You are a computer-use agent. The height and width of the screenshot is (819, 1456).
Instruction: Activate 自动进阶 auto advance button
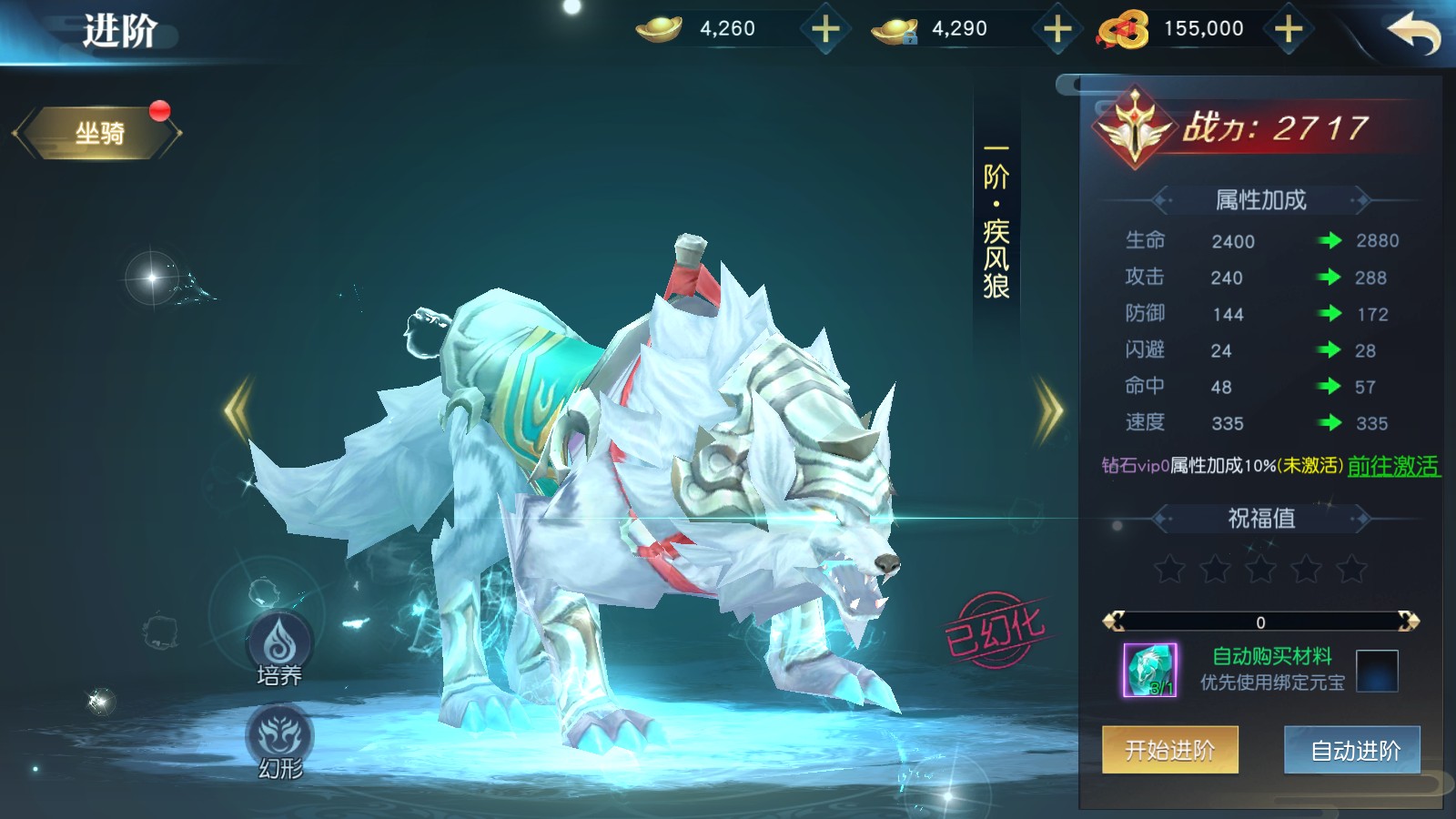1354,750
